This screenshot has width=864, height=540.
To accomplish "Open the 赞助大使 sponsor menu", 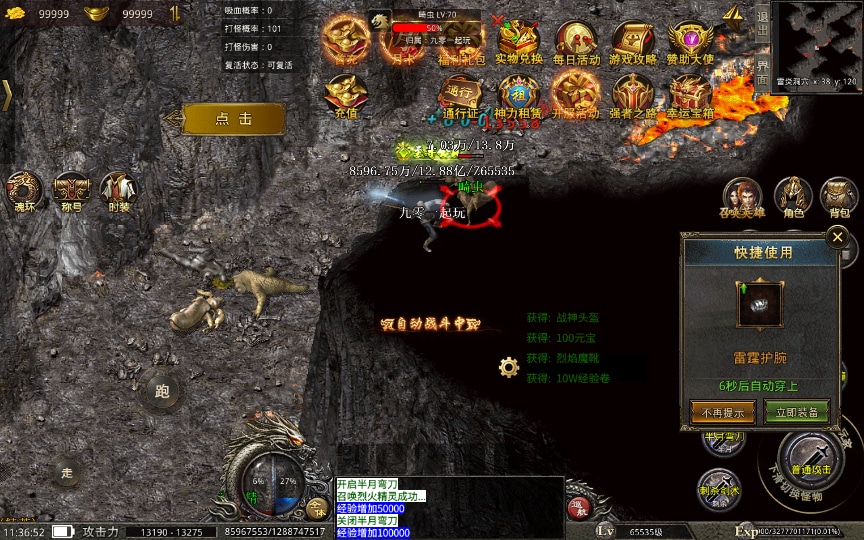I will (690, 43).
